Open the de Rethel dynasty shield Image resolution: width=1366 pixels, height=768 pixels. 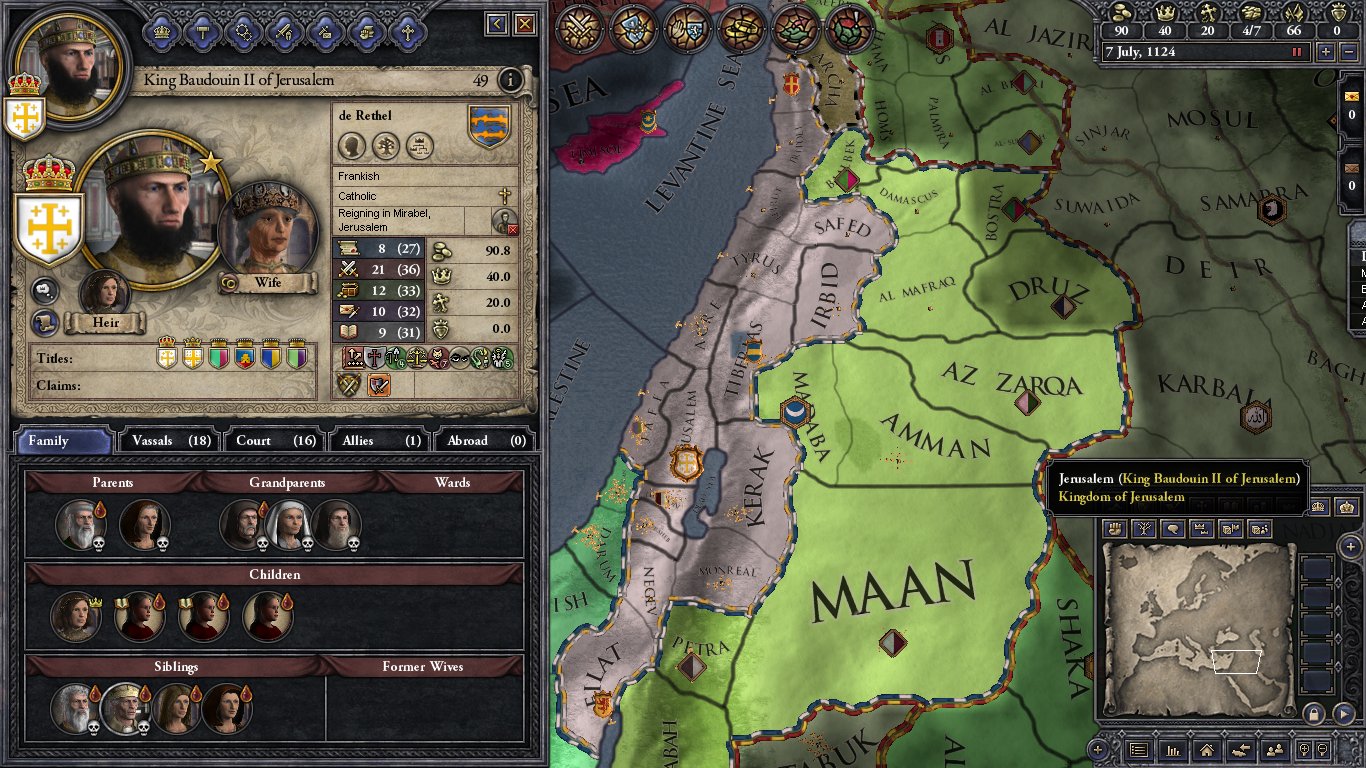tap(489, 127)
